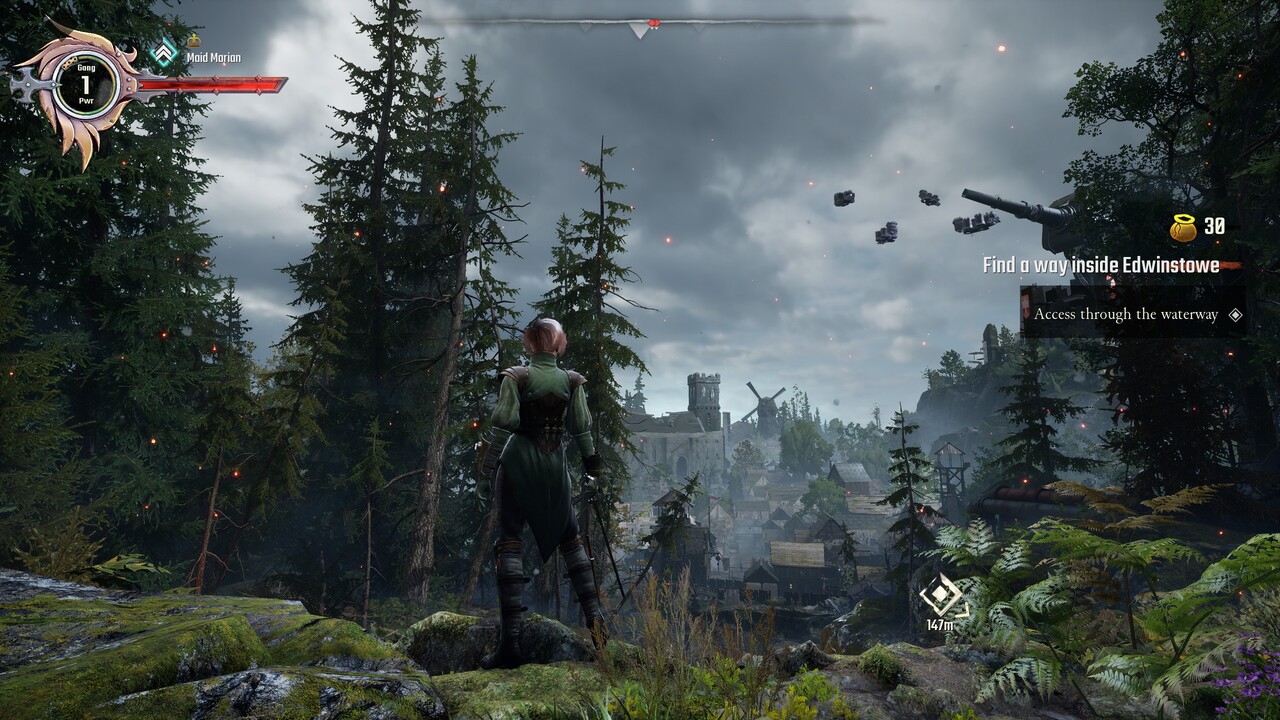
Task: Click the red compass marker
Action: [653, 22]
